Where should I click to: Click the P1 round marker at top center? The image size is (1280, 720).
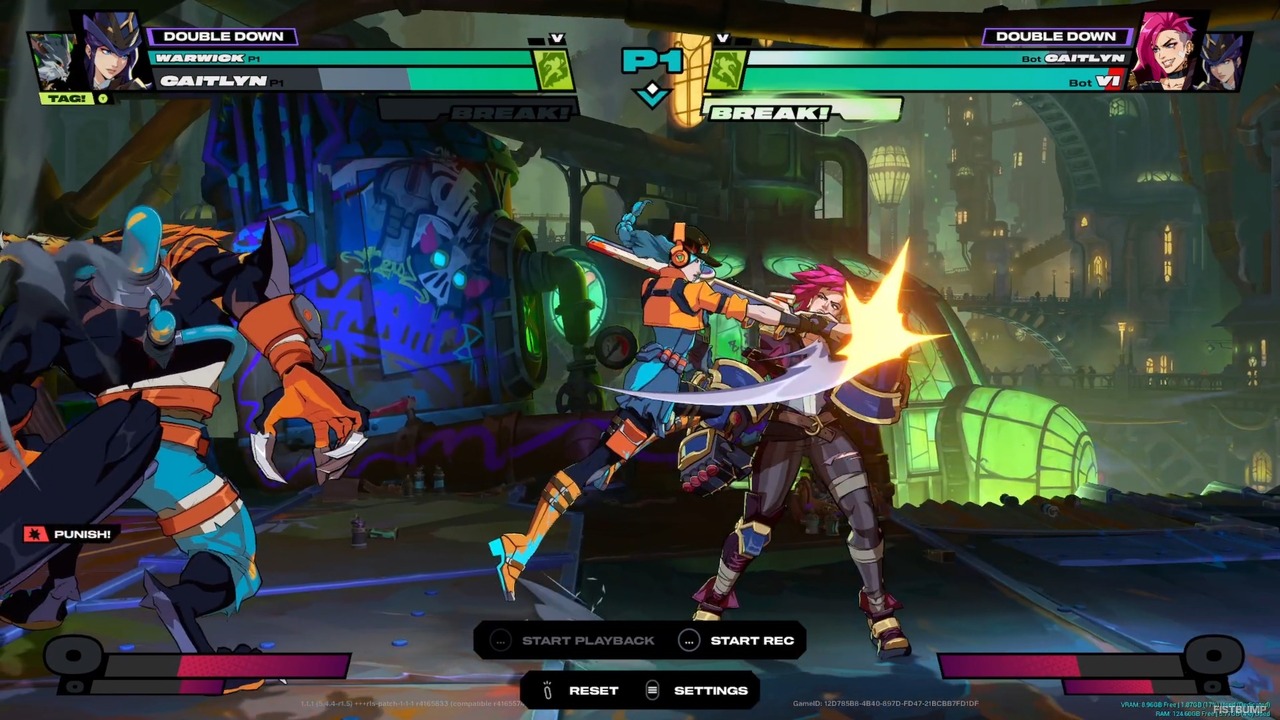click(x=653, y=62)
